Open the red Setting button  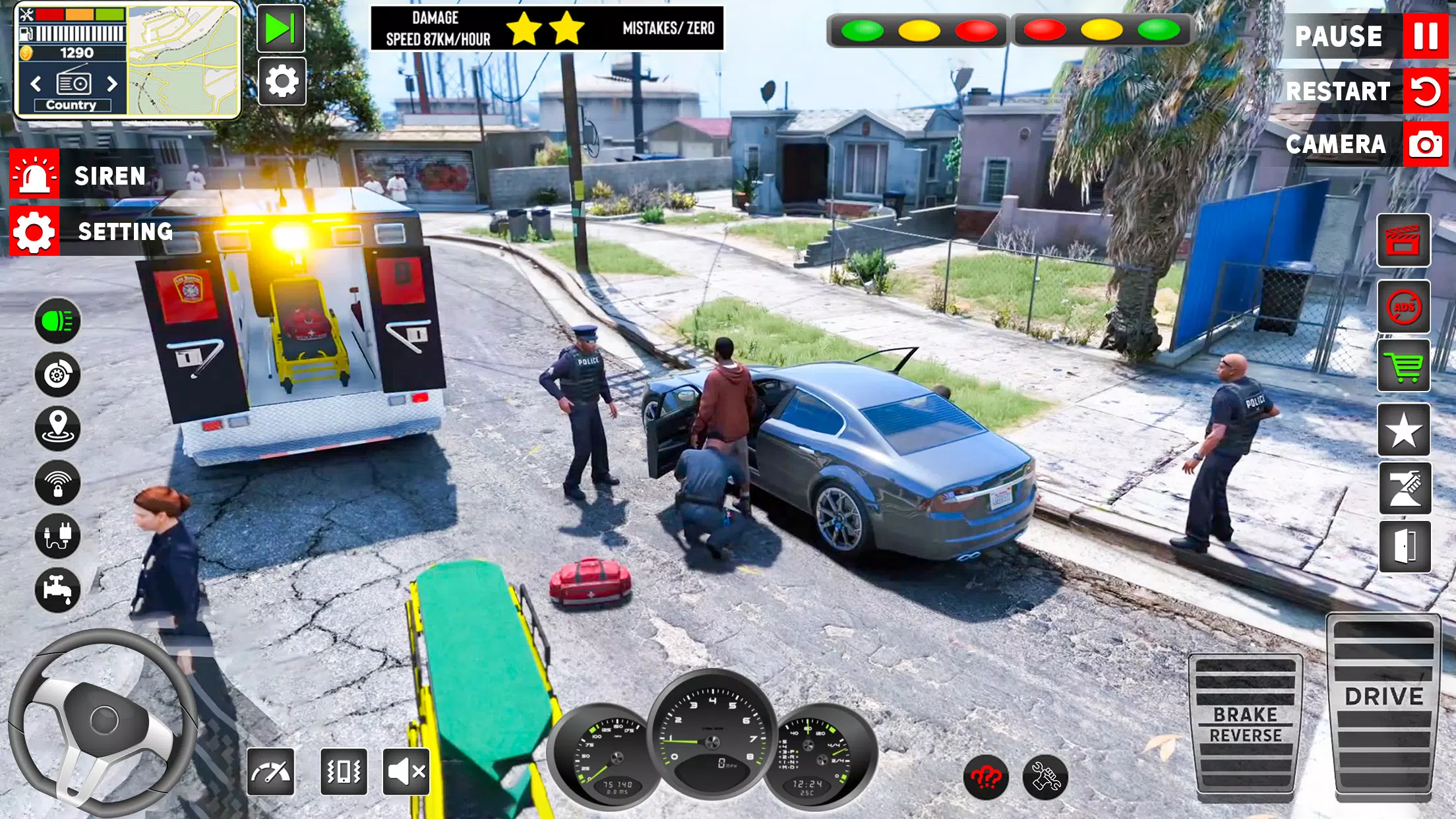(x=35, y=231)
